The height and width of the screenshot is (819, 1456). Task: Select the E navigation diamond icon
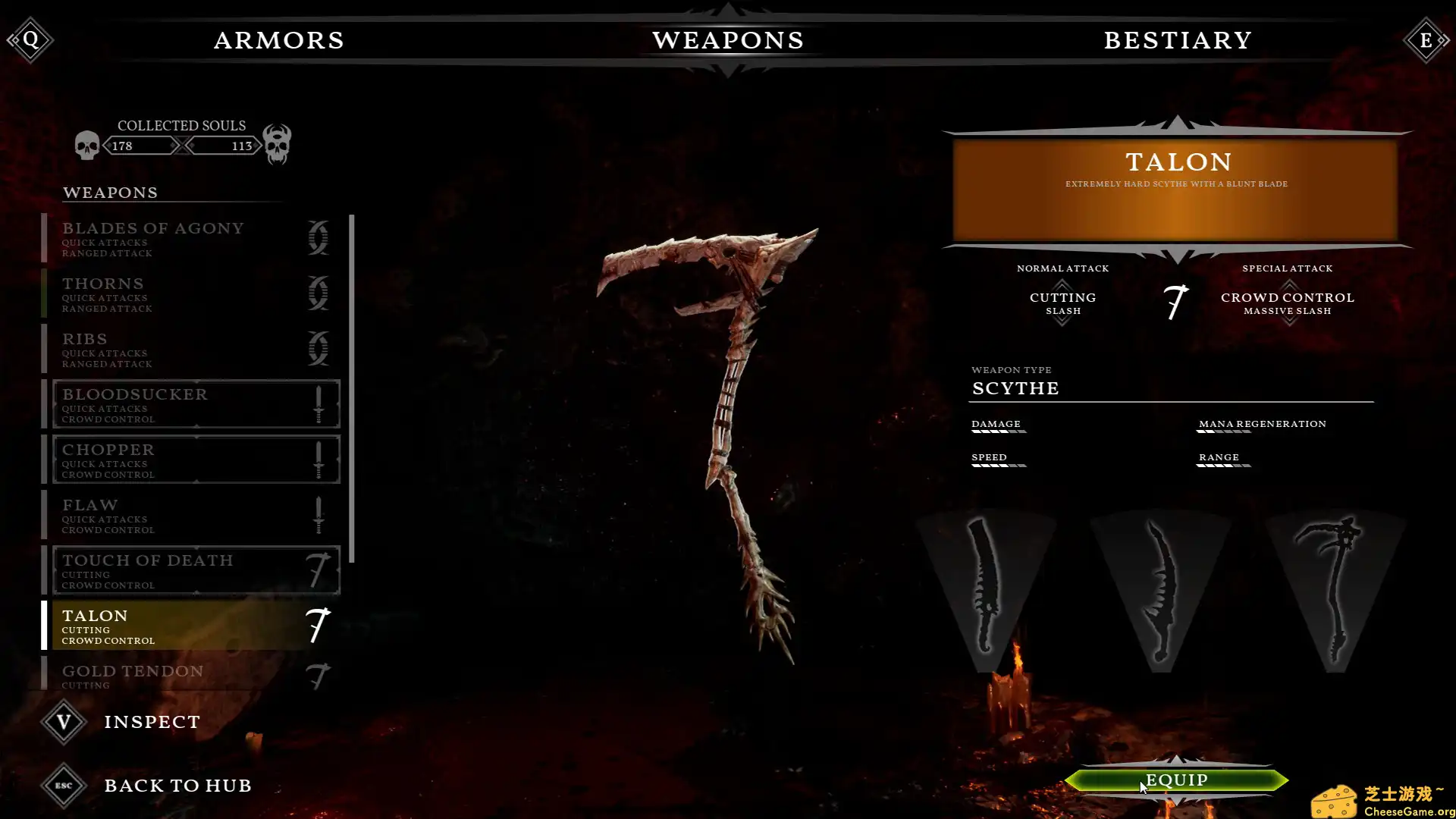(1426, 39)
